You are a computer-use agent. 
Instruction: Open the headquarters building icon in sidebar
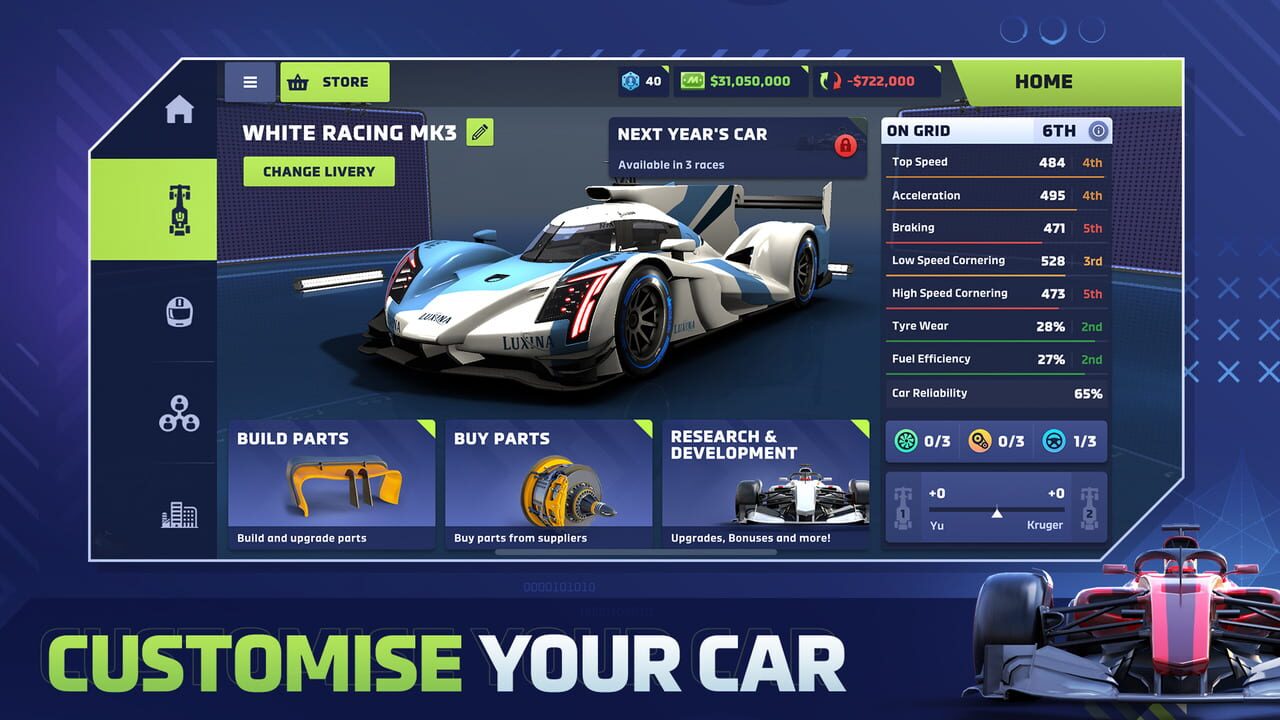point(181,514)
